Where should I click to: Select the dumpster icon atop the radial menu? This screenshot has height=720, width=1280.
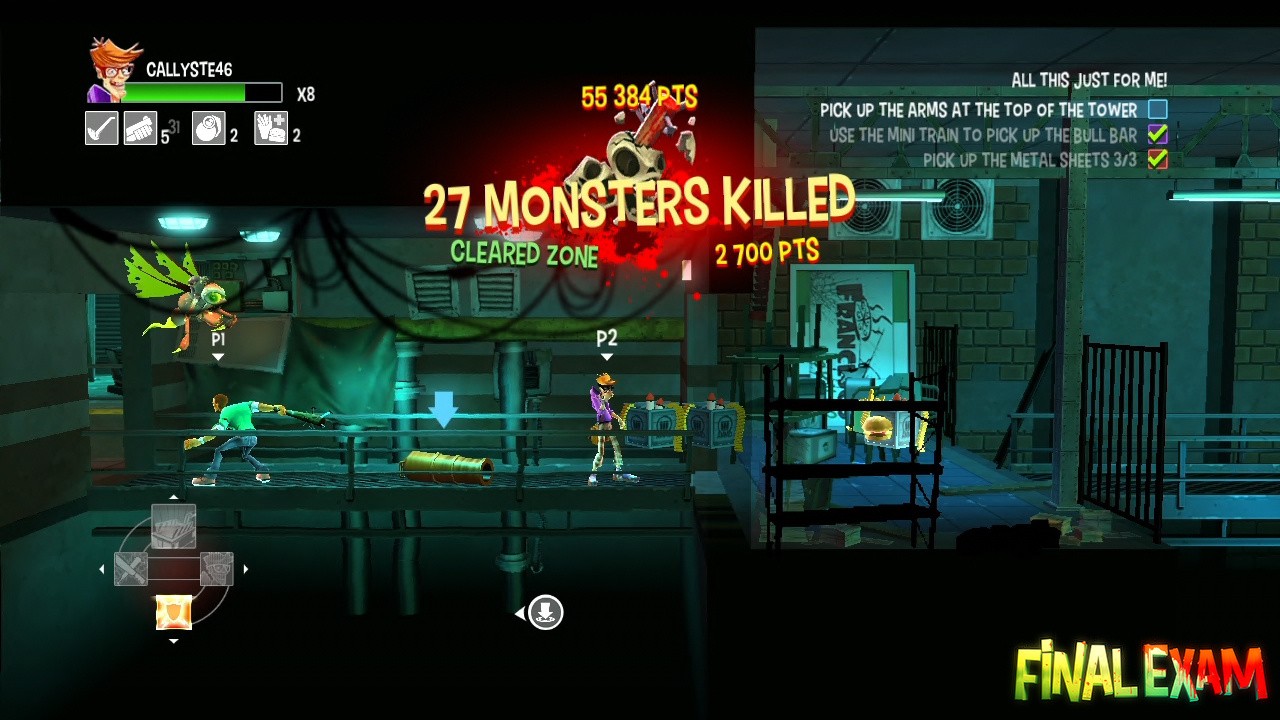[174, 524]
